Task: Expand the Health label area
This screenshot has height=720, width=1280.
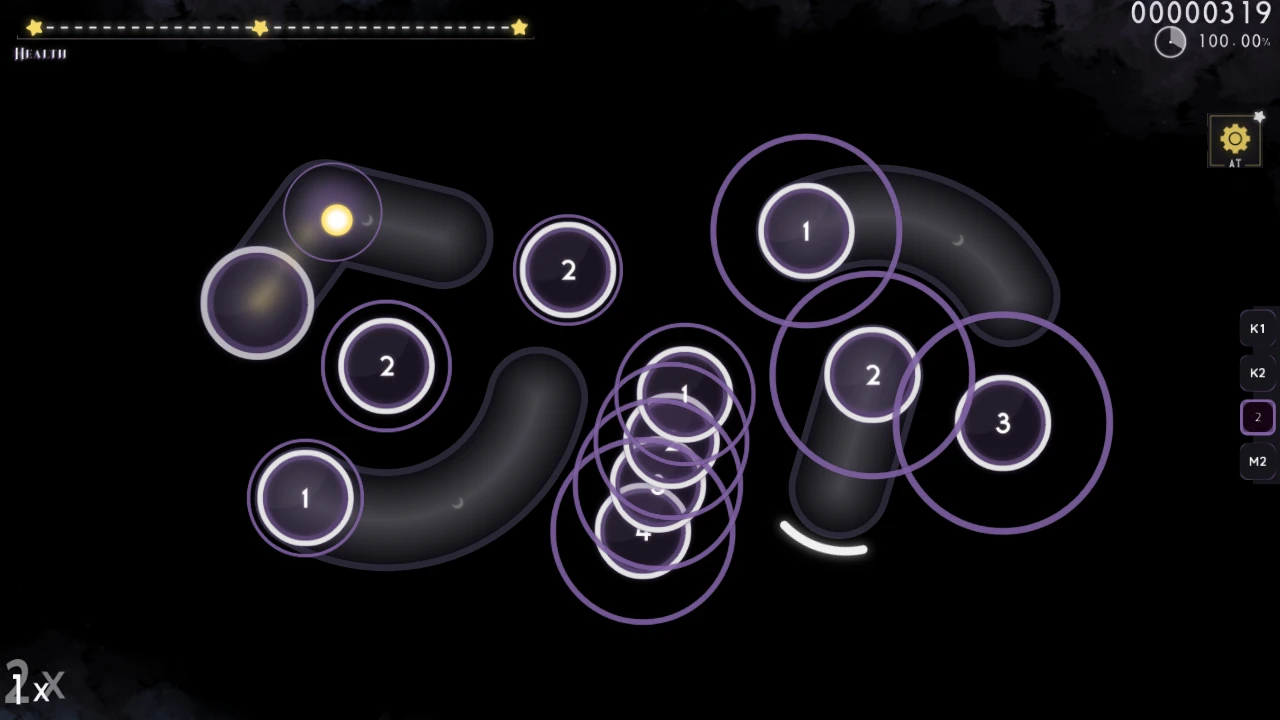Action: pos(39,53)
